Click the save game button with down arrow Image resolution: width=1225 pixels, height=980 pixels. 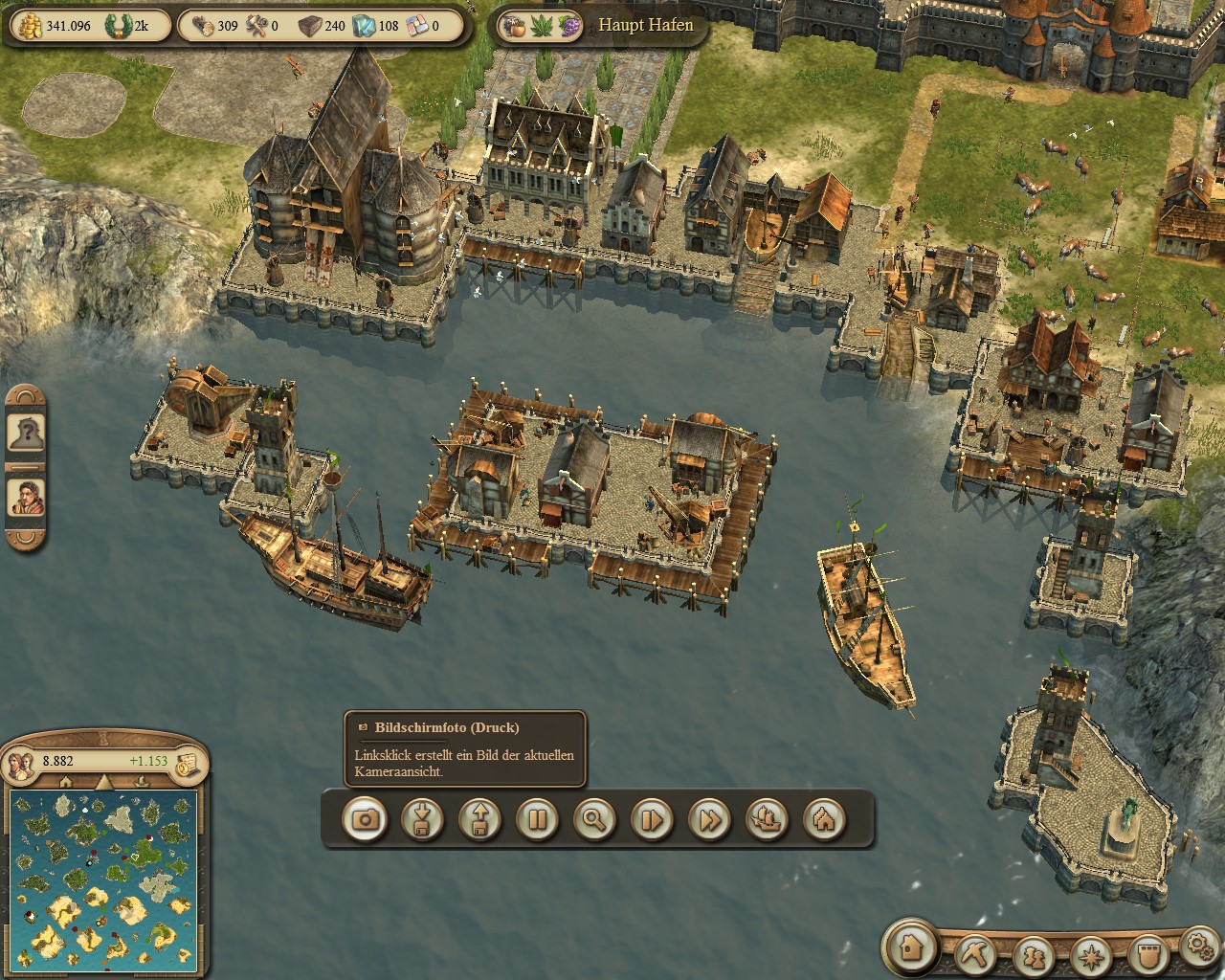coord(422,819)
